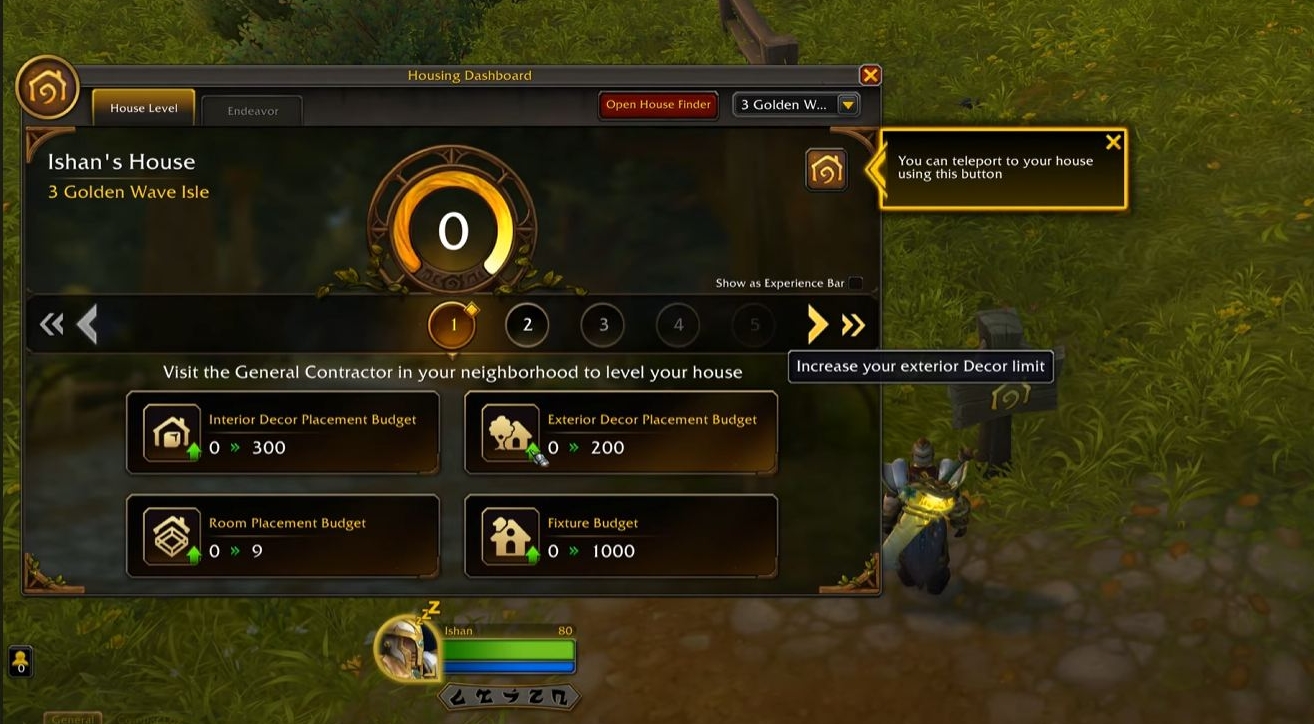Open House Finder
This screenshot has height=724, width=1314.
click(x=658, y=105)
